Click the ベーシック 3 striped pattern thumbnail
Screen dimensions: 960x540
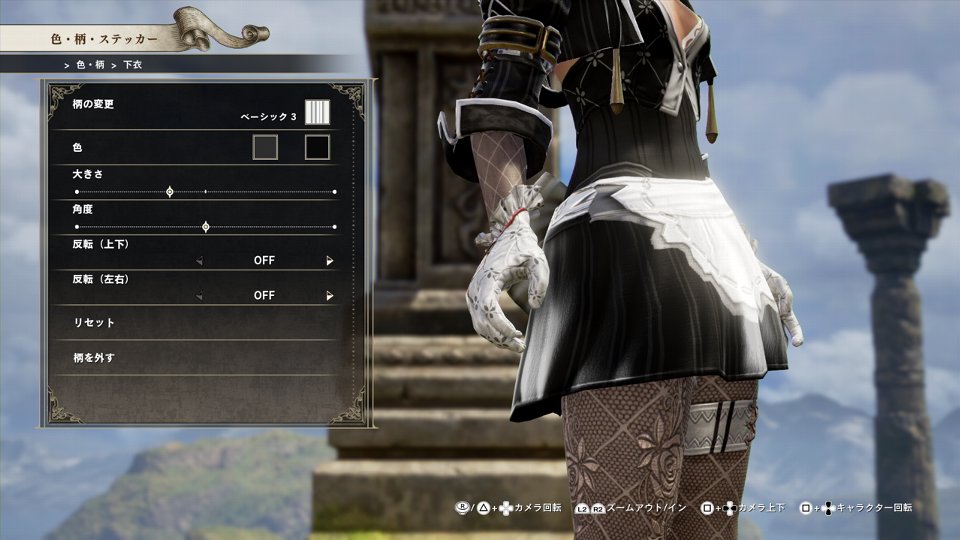(317, 111)
